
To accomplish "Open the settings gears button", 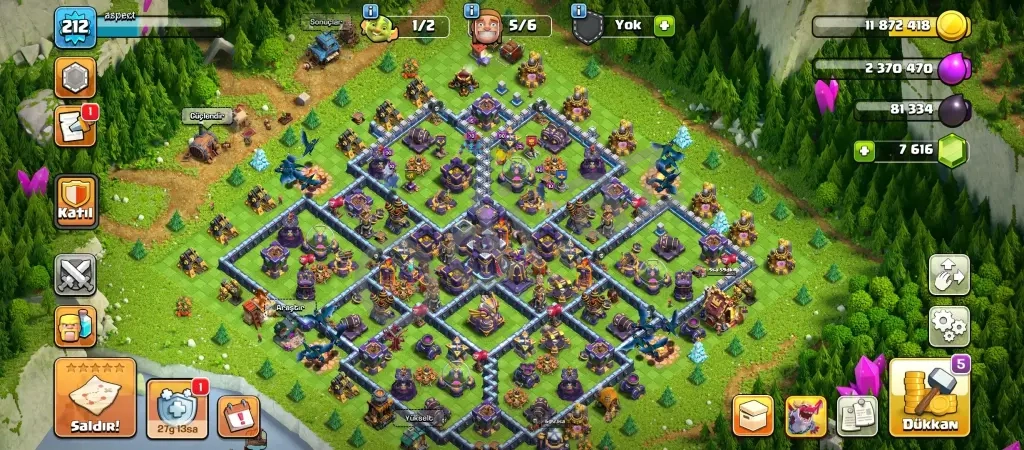I will tap(948, 325).
